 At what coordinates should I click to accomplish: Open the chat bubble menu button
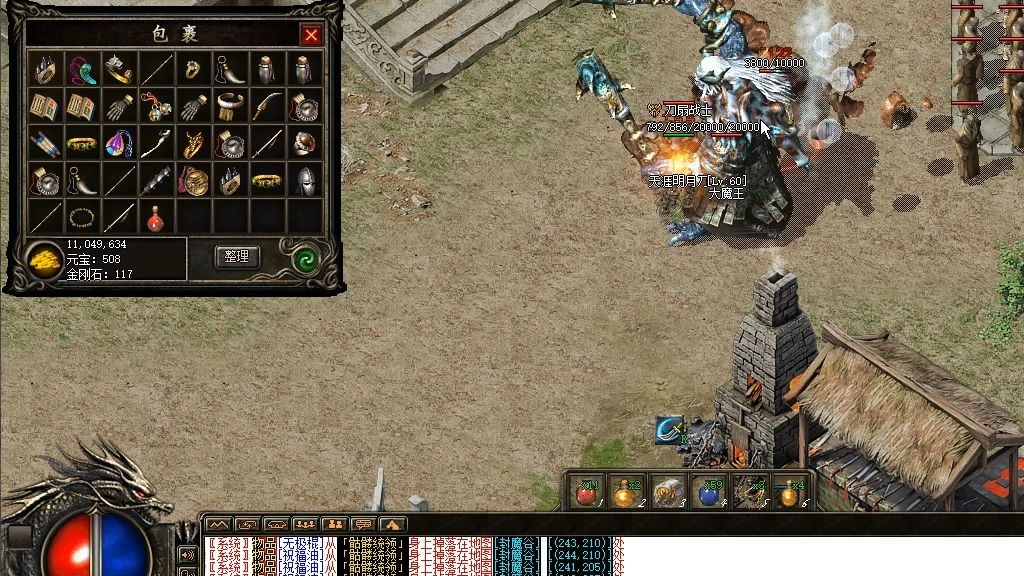coord(363,524)
